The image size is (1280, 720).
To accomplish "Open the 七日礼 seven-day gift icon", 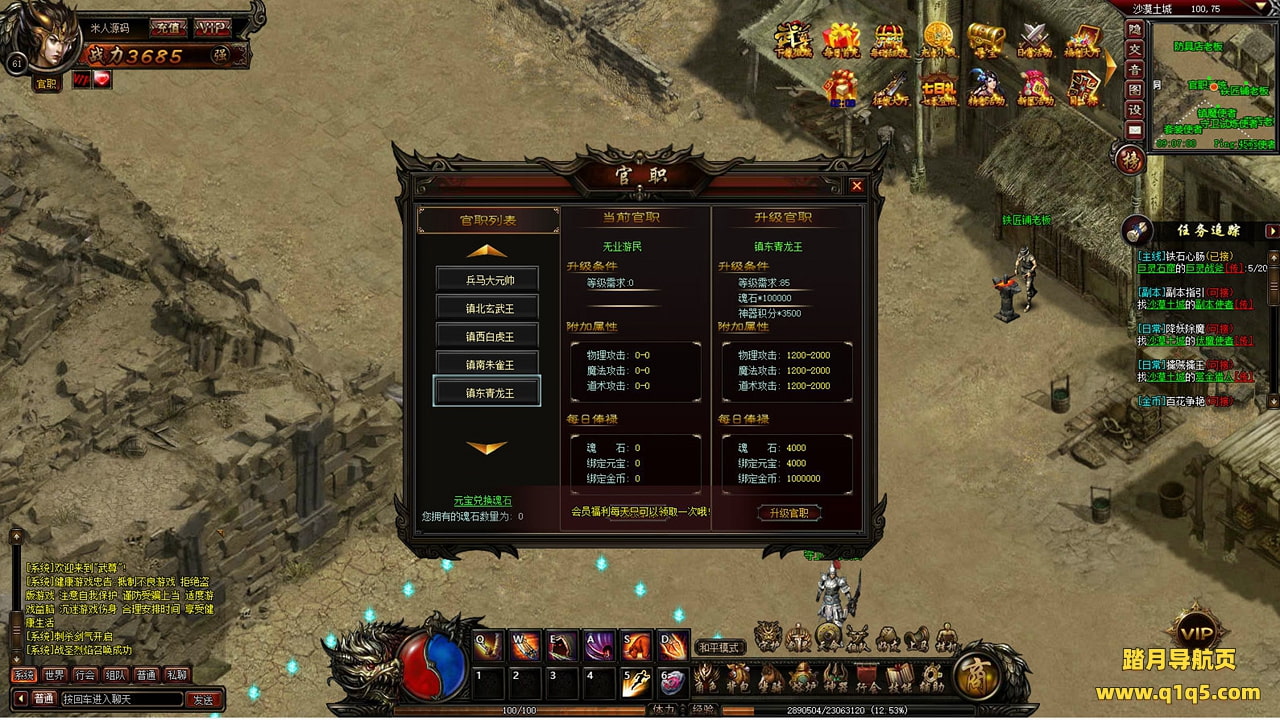I will pos(938,89).
